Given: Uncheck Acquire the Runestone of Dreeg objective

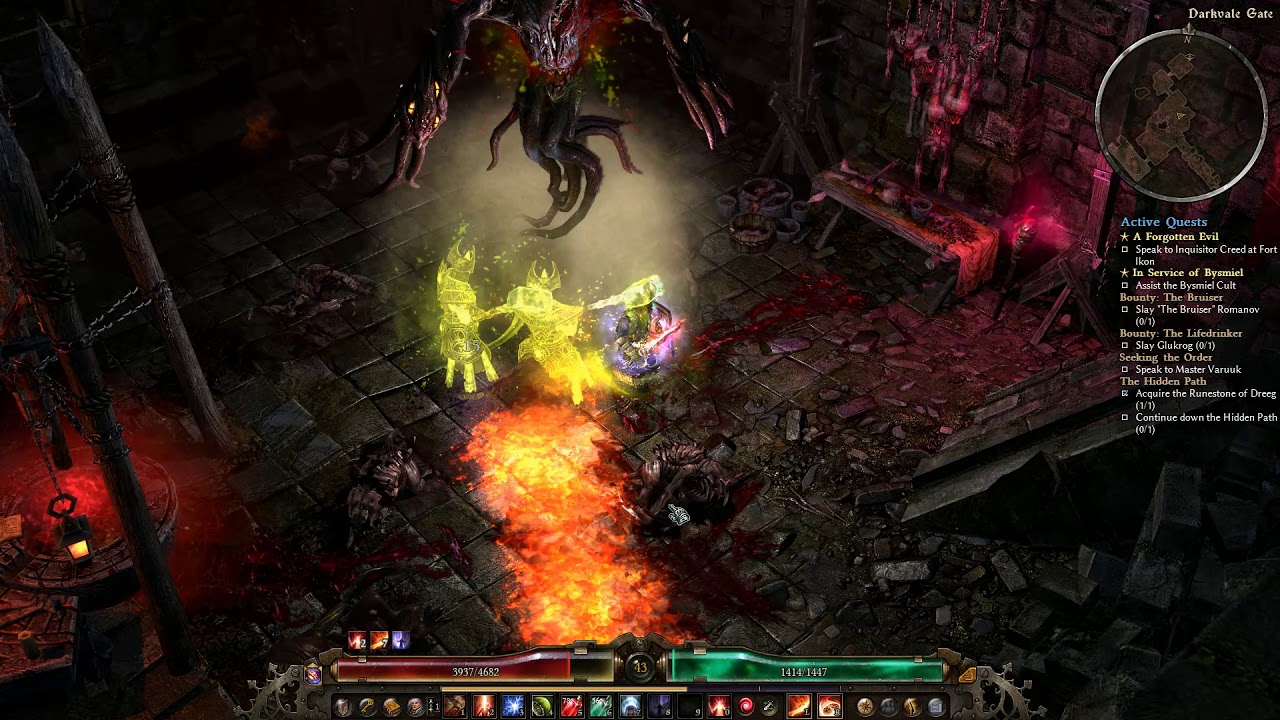Looking at the screenshot, I should 1124,393.
